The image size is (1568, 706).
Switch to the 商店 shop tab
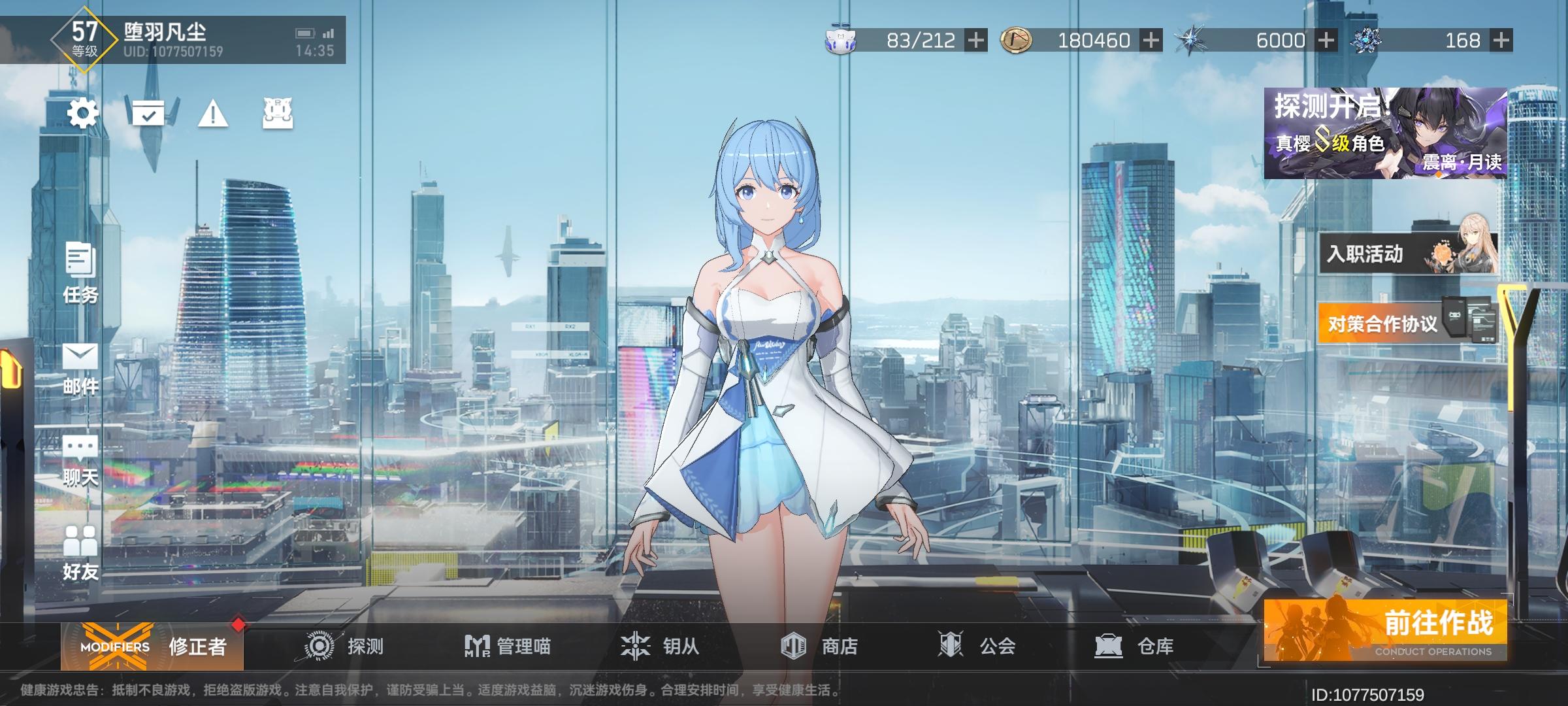click(818, 645)
